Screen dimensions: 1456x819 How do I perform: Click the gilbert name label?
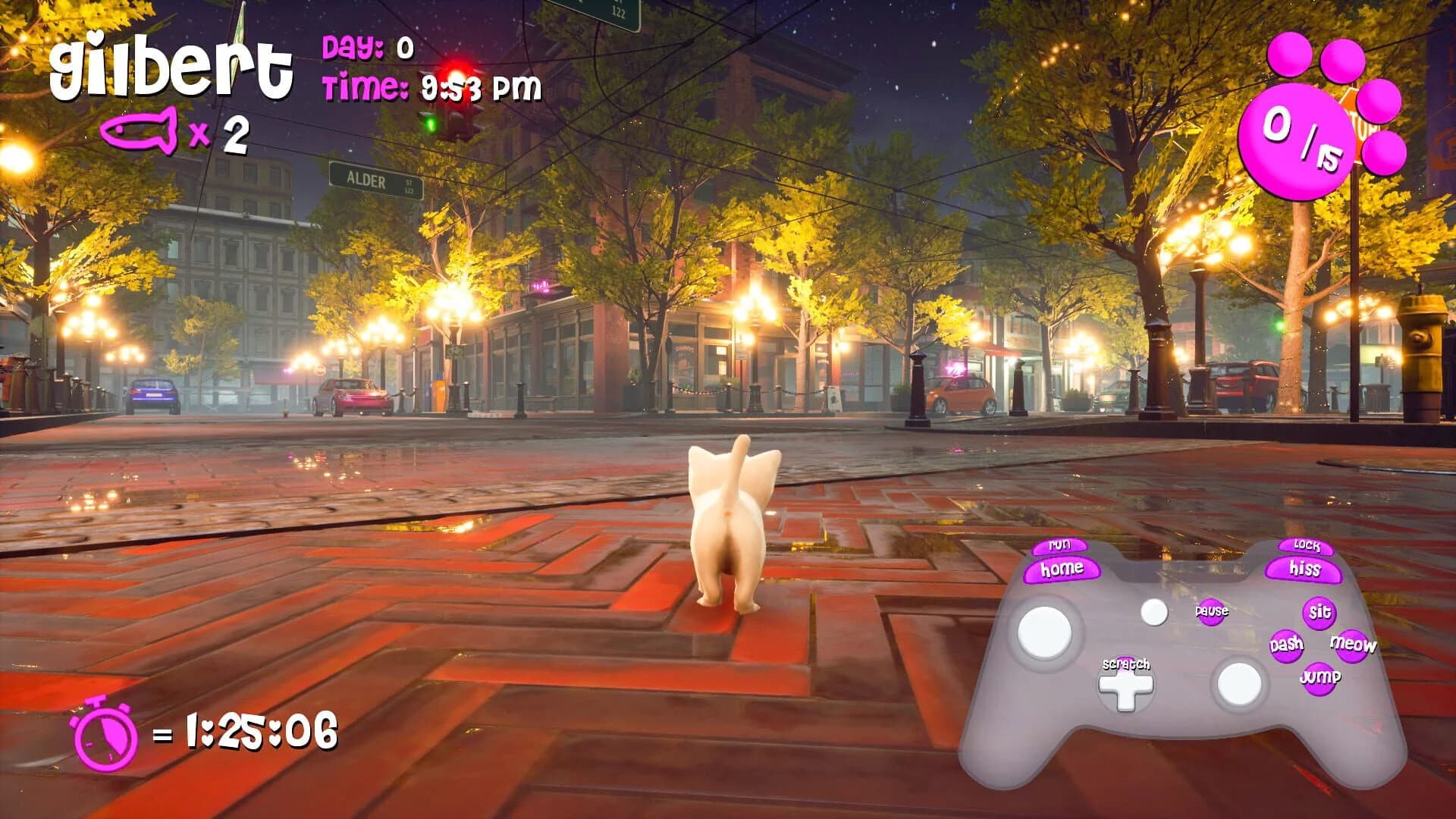click(x=174, y=68)
